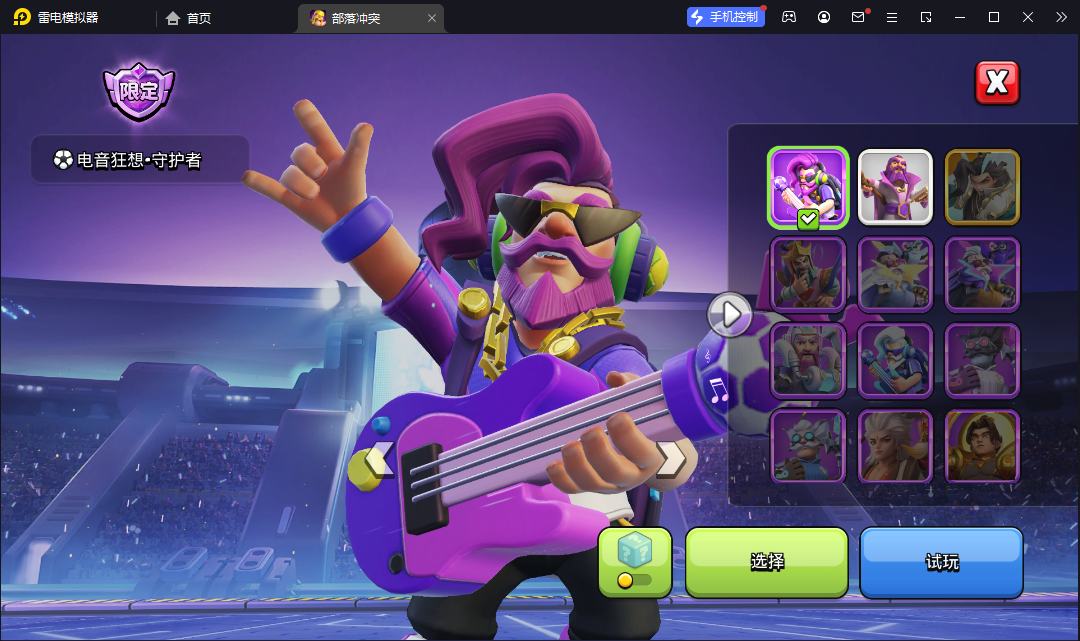Screen dimensions: 1080x641
Task: Rotate the hero with the right arrow
Action: (671, 459)
